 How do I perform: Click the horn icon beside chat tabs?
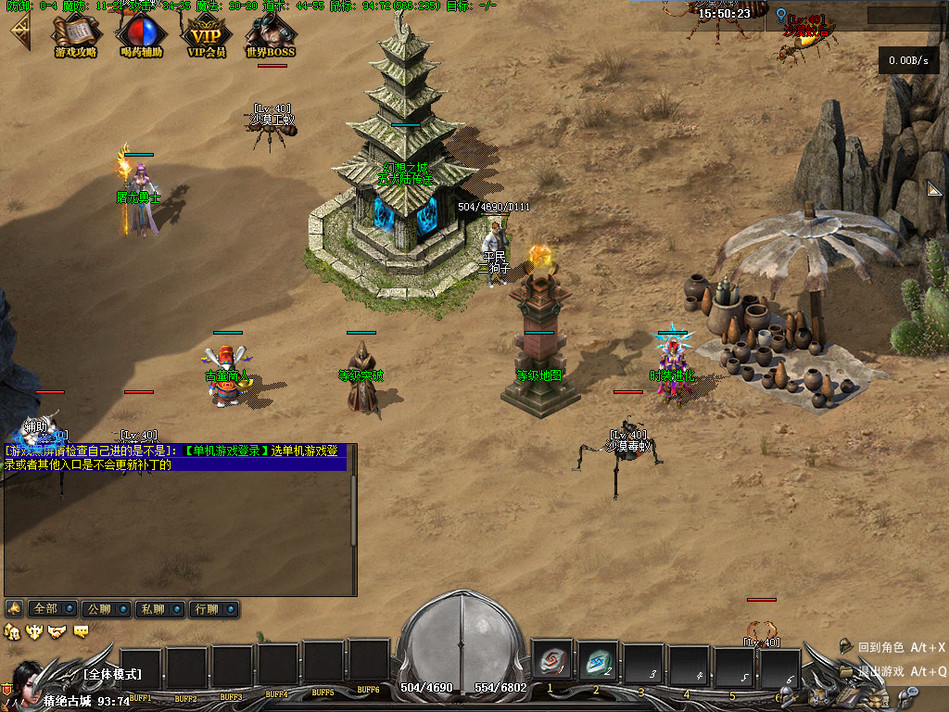click(x=14, y=608)
